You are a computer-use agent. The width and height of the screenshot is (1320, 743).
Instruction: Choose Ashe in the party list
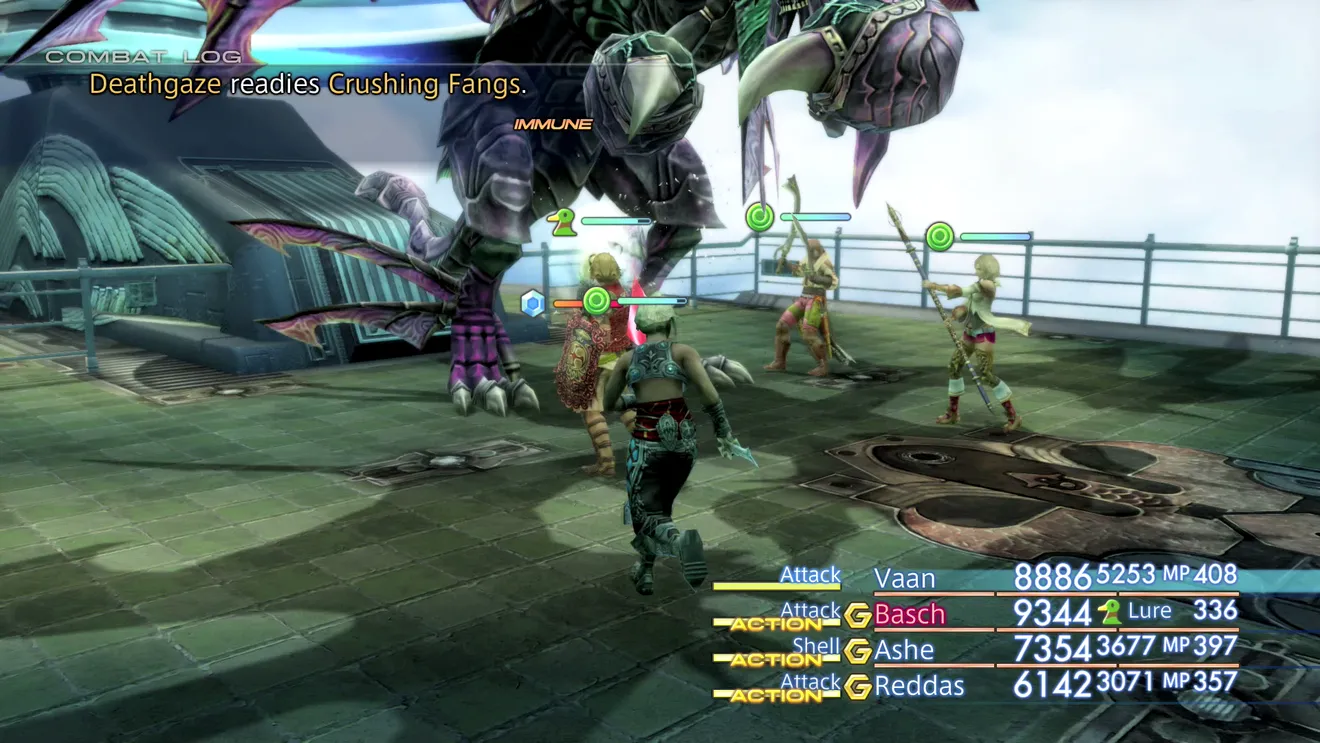point(904,650)
